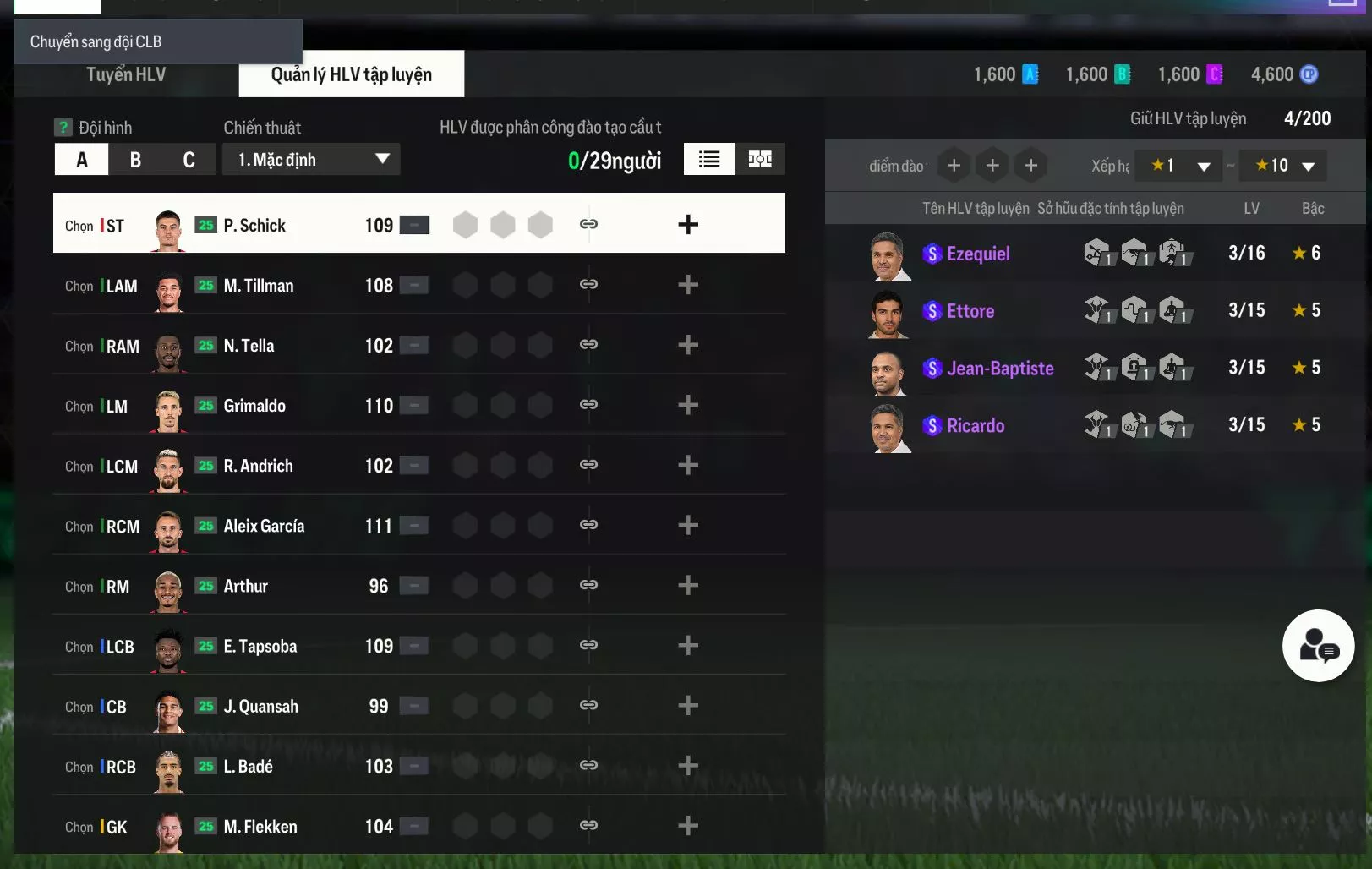The image size is (1372, 869).
Task: Open the Quản lý HLV tập luyện tab
Action: 351,74
